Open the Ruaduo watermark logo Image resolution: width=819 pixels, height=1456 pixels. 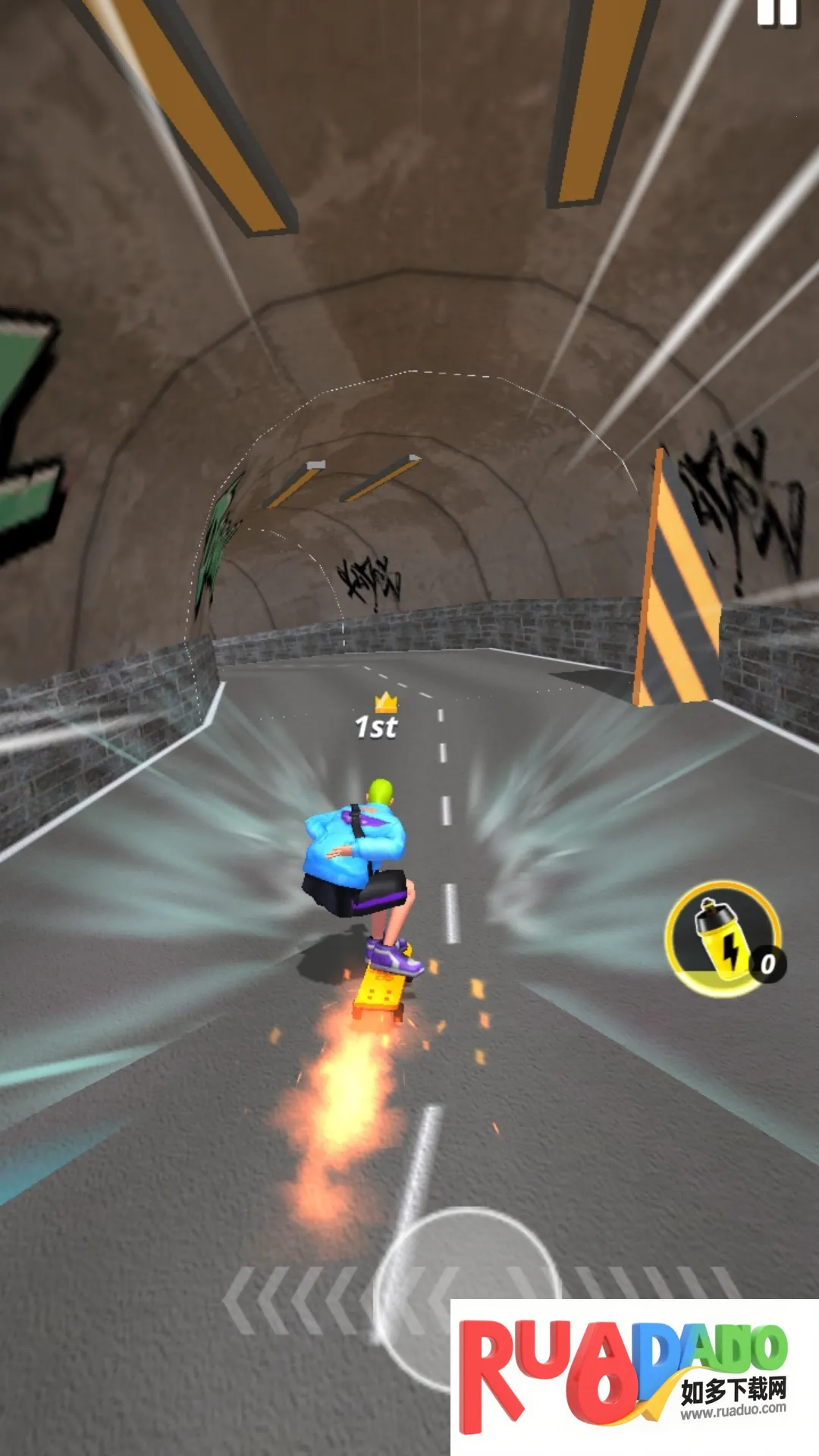[633, 1376]
